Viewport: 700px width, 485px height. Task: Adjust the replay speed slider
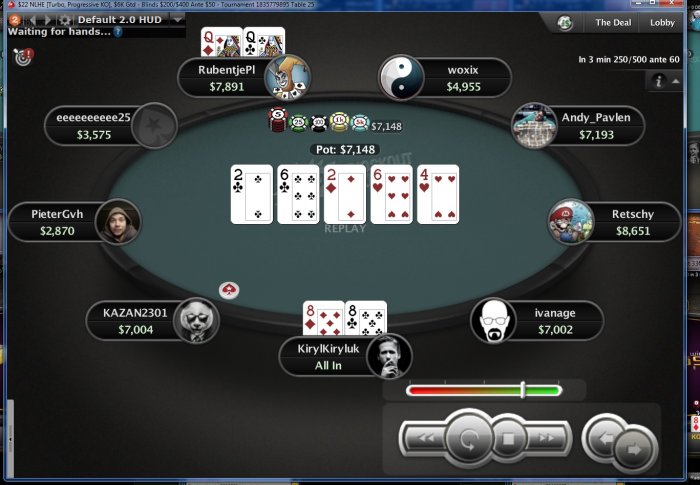pyautogui.click(x=522, y=390)
